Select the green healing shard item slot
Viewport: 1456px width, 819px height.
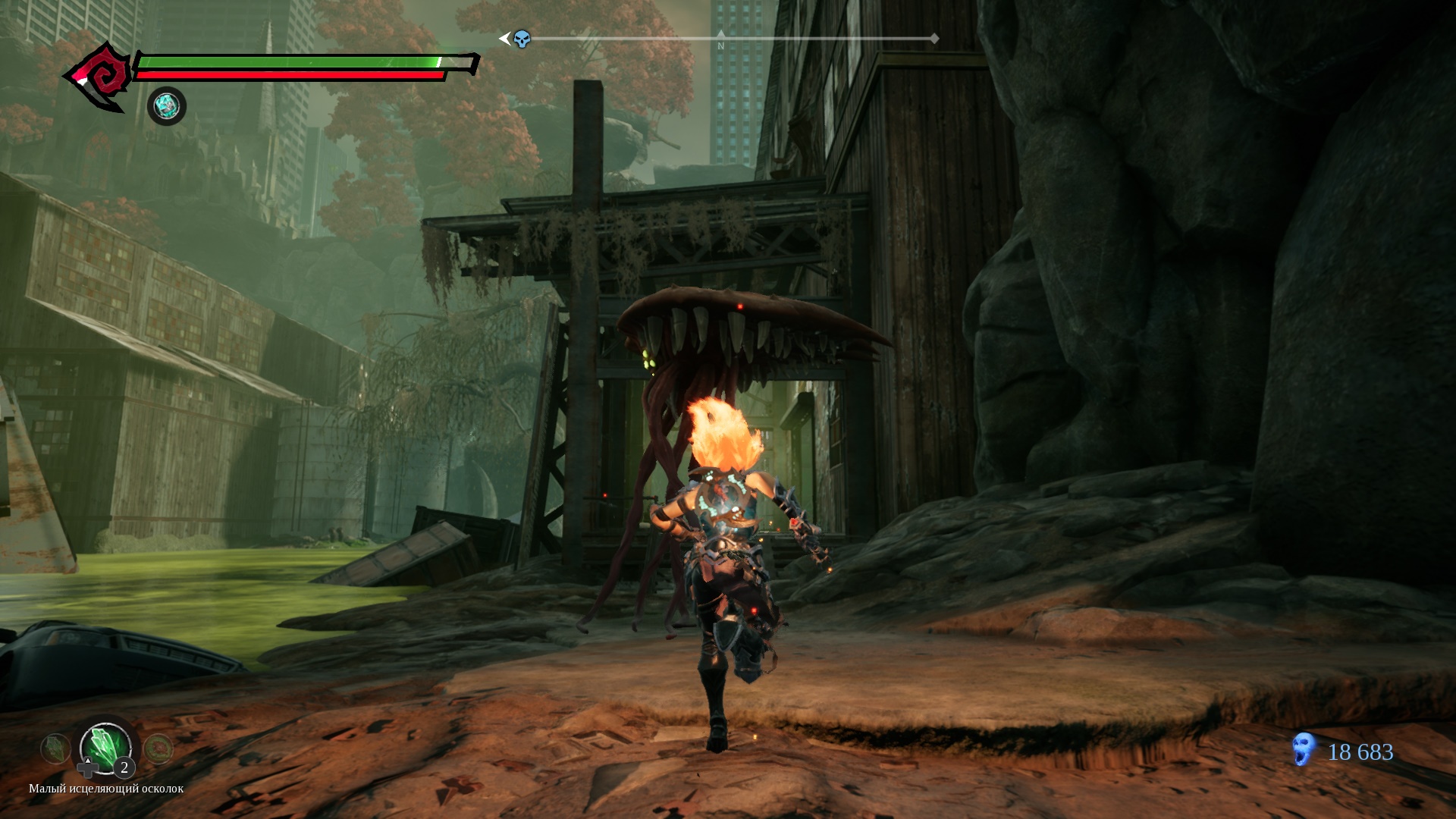pyautogui.click(x=106, y=745)
